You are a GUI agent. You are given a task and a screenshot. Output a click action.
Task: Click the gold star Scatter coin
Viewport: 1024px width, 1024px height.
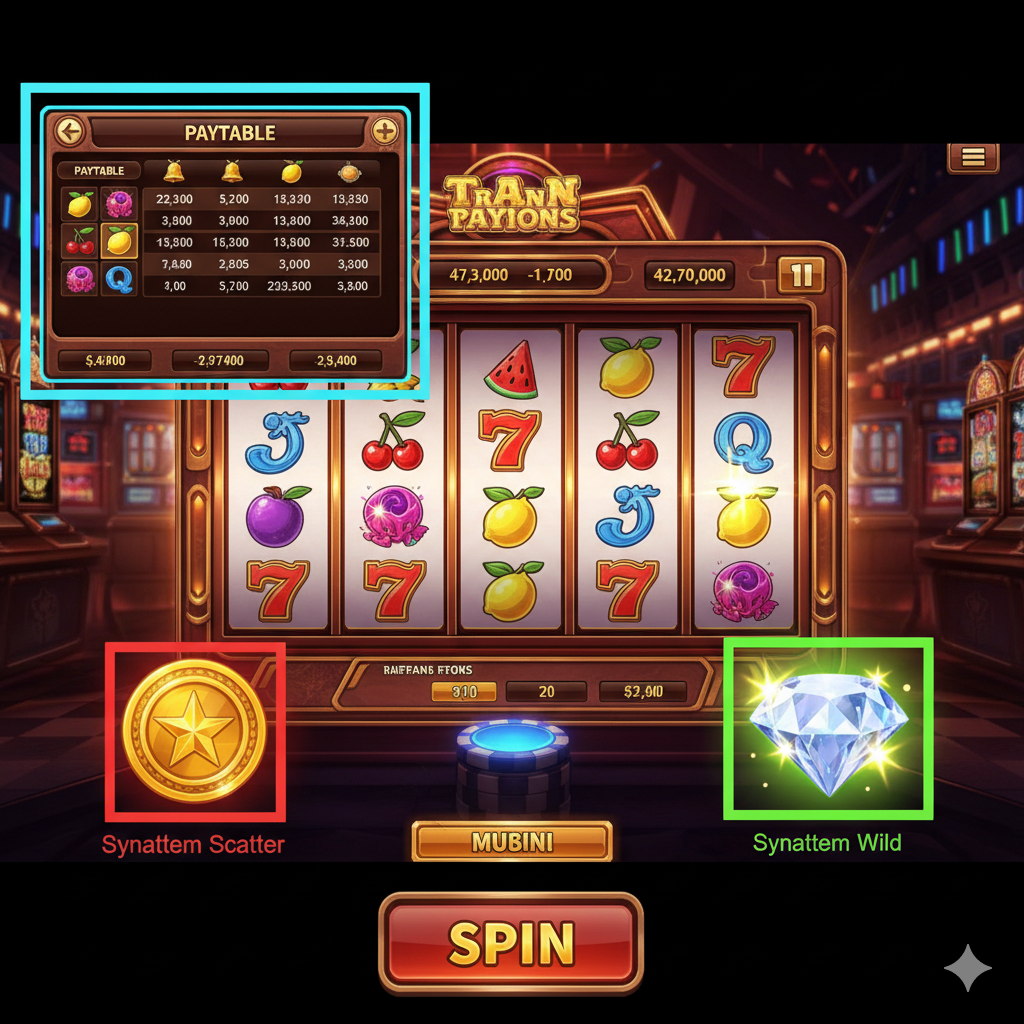pos(195,730)
